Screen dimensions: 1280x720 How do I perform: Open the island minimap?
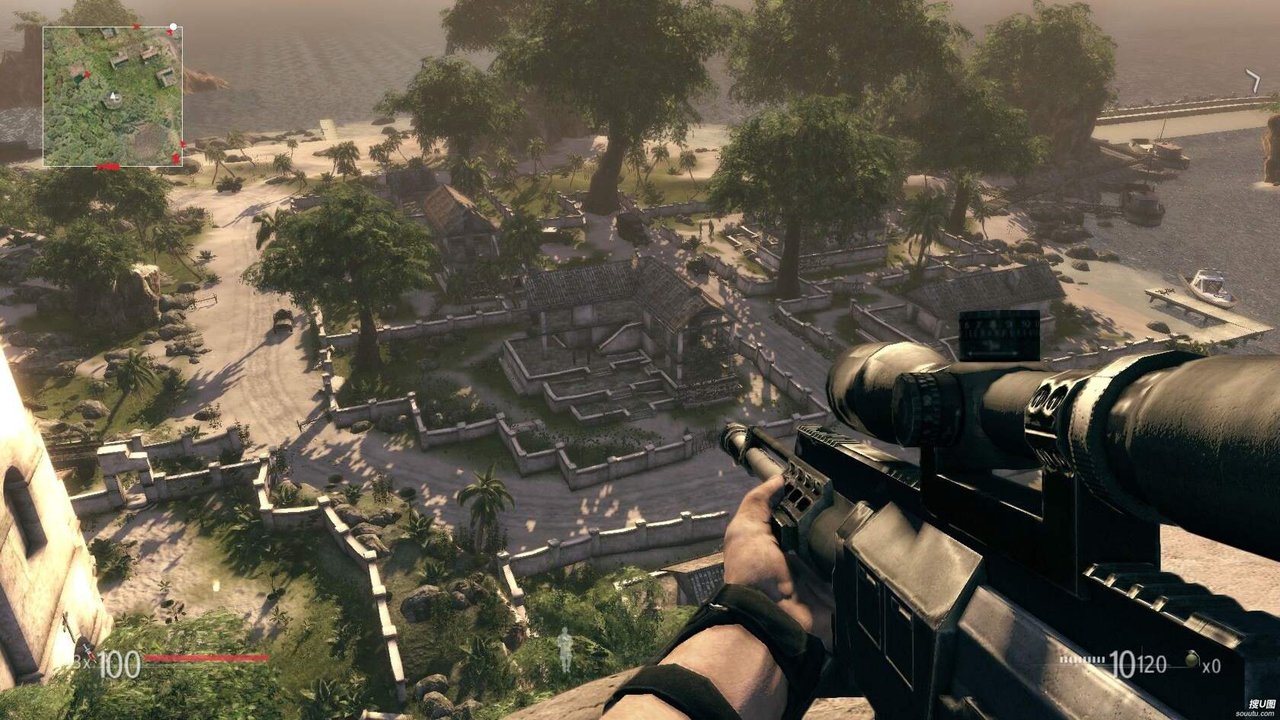(112, 96)
